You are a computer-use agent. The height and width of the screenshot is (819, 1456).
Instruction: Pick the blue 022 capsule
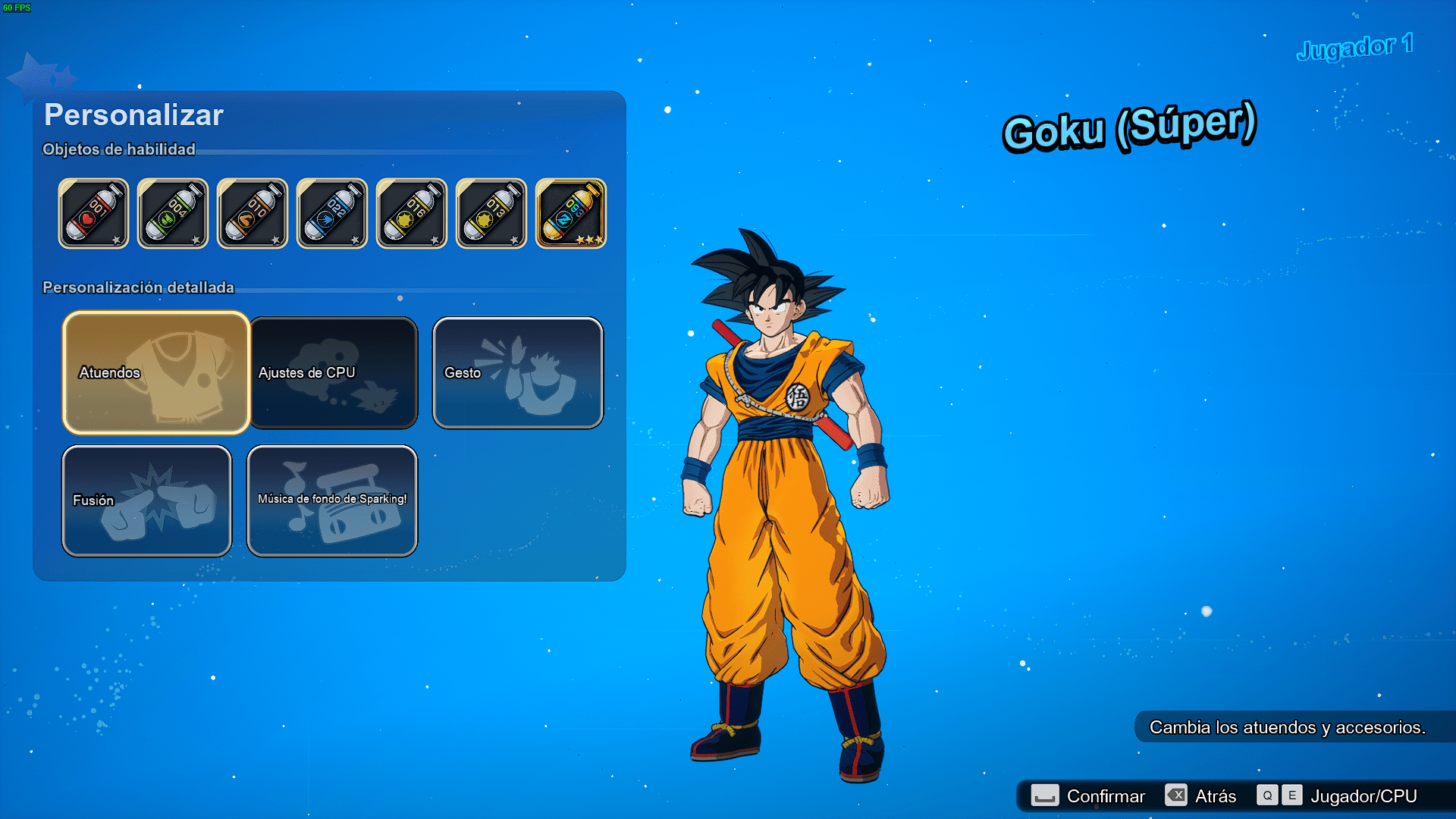(332, 214)
